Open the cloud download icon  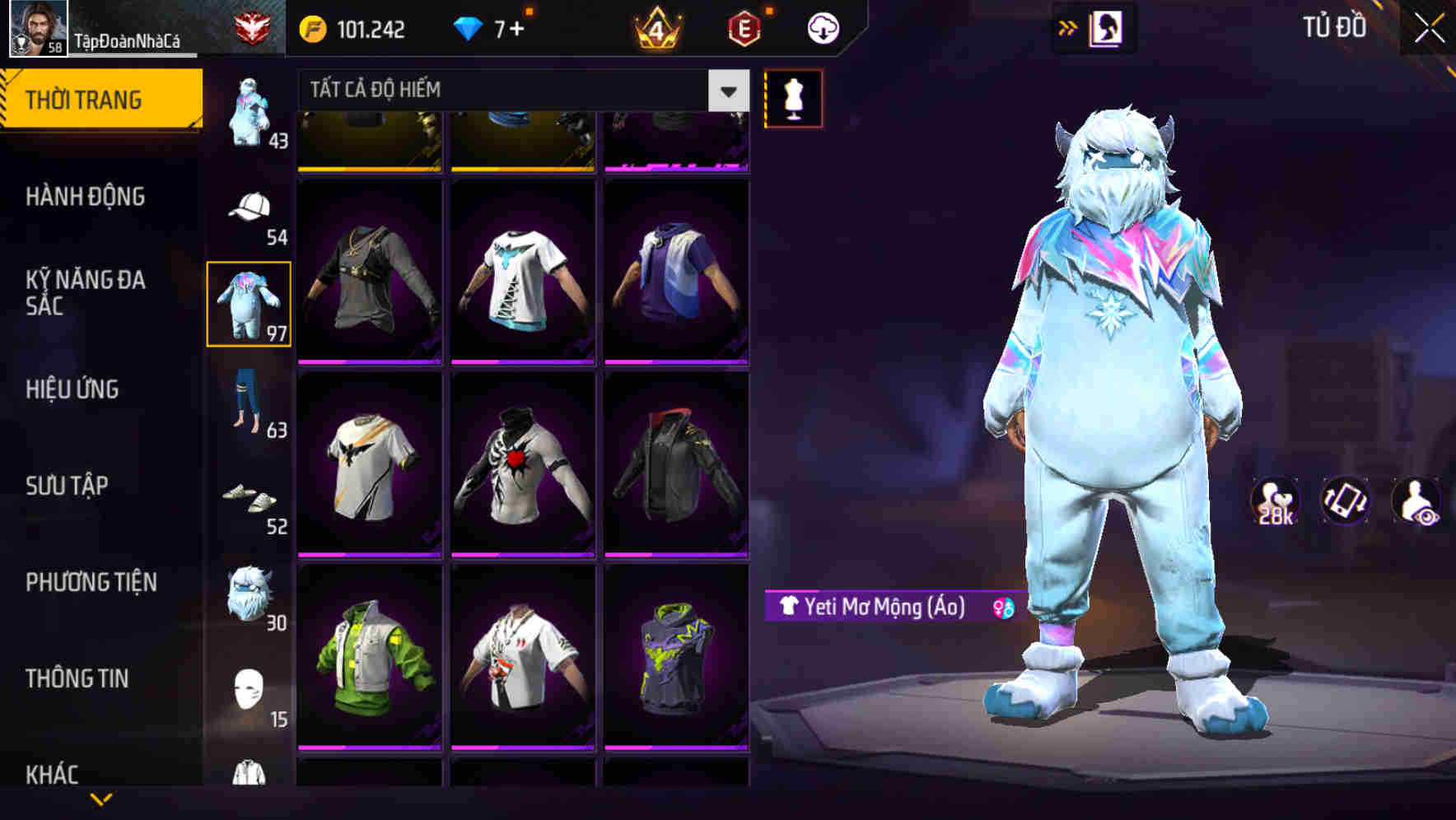pyautogui.click(x=822, y=27)
